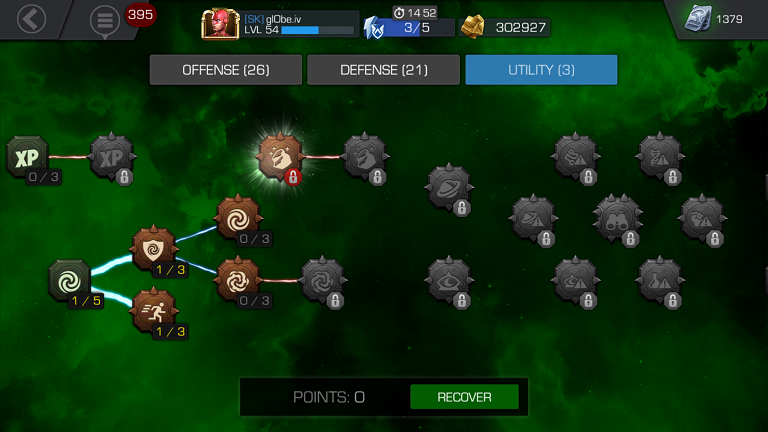Open the energy refill display
Viewport: 768px width, 432px height.
410,27
